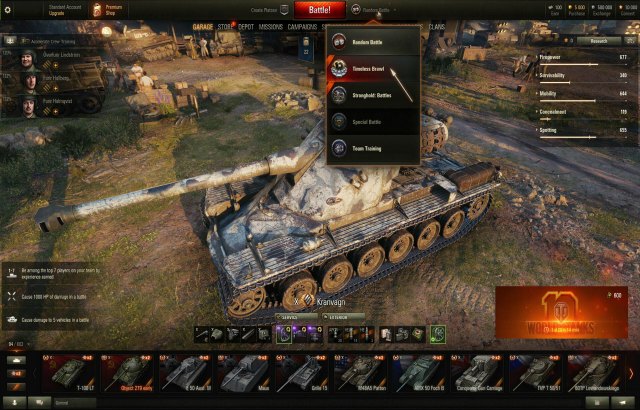The image size is (640, 410).
Task: Select the Maus tank from the carousel
Action: pos(245,372)
